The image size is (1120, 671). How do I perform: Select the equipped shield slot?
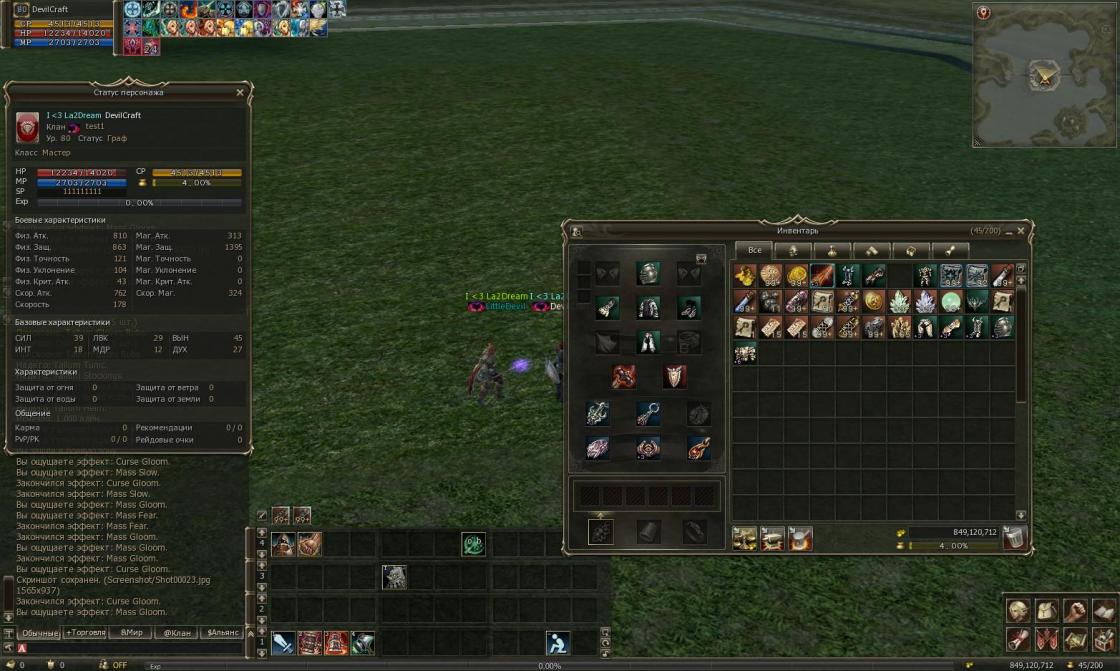(675, 376)
